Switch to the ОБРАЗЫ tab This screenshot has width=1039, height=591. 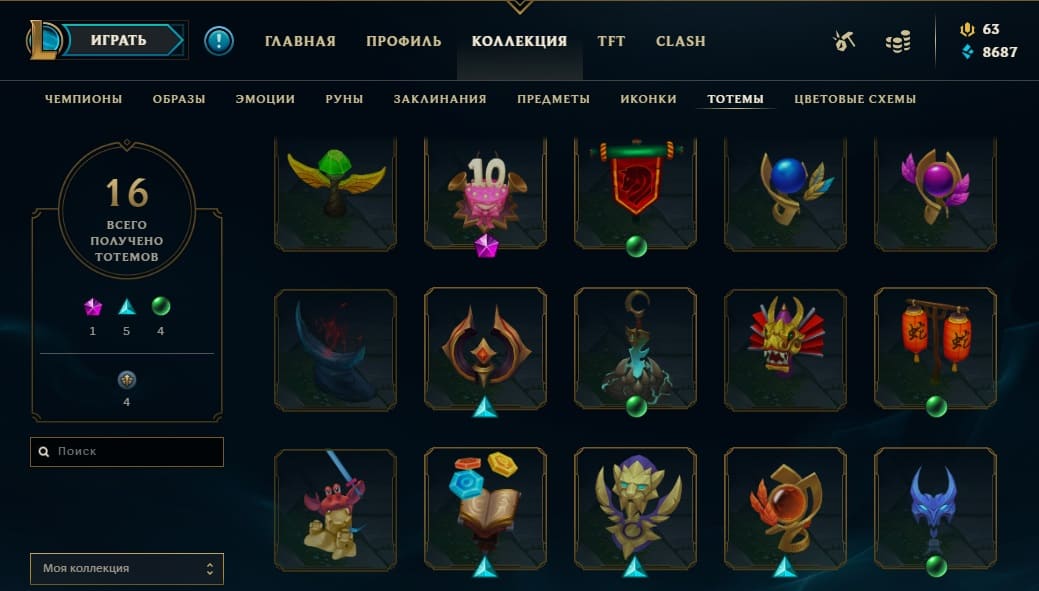(x=179, y=99)
